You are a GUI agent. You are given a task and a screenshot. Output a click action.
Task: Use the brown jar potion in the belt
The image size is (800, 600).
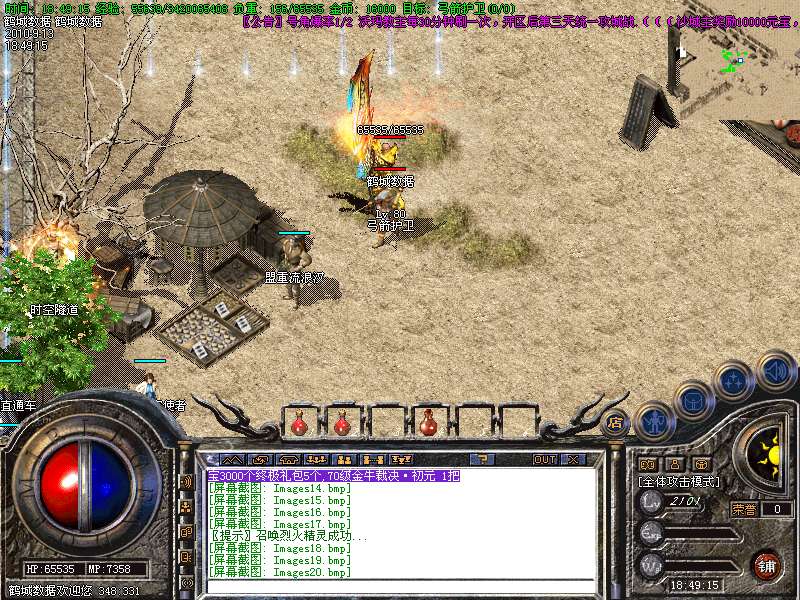(x=429, y=423)
